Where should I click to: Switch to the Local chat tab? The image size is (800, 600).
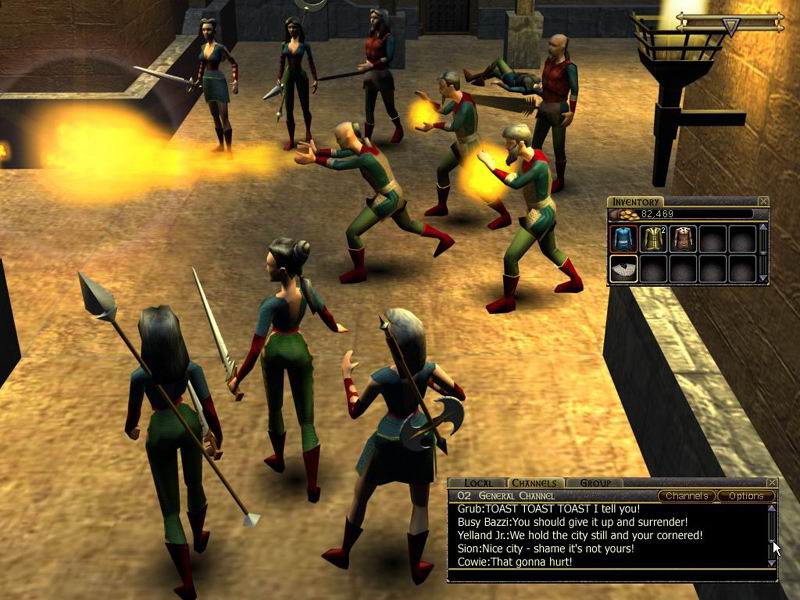pyautogui.click(x=479, y=483)
